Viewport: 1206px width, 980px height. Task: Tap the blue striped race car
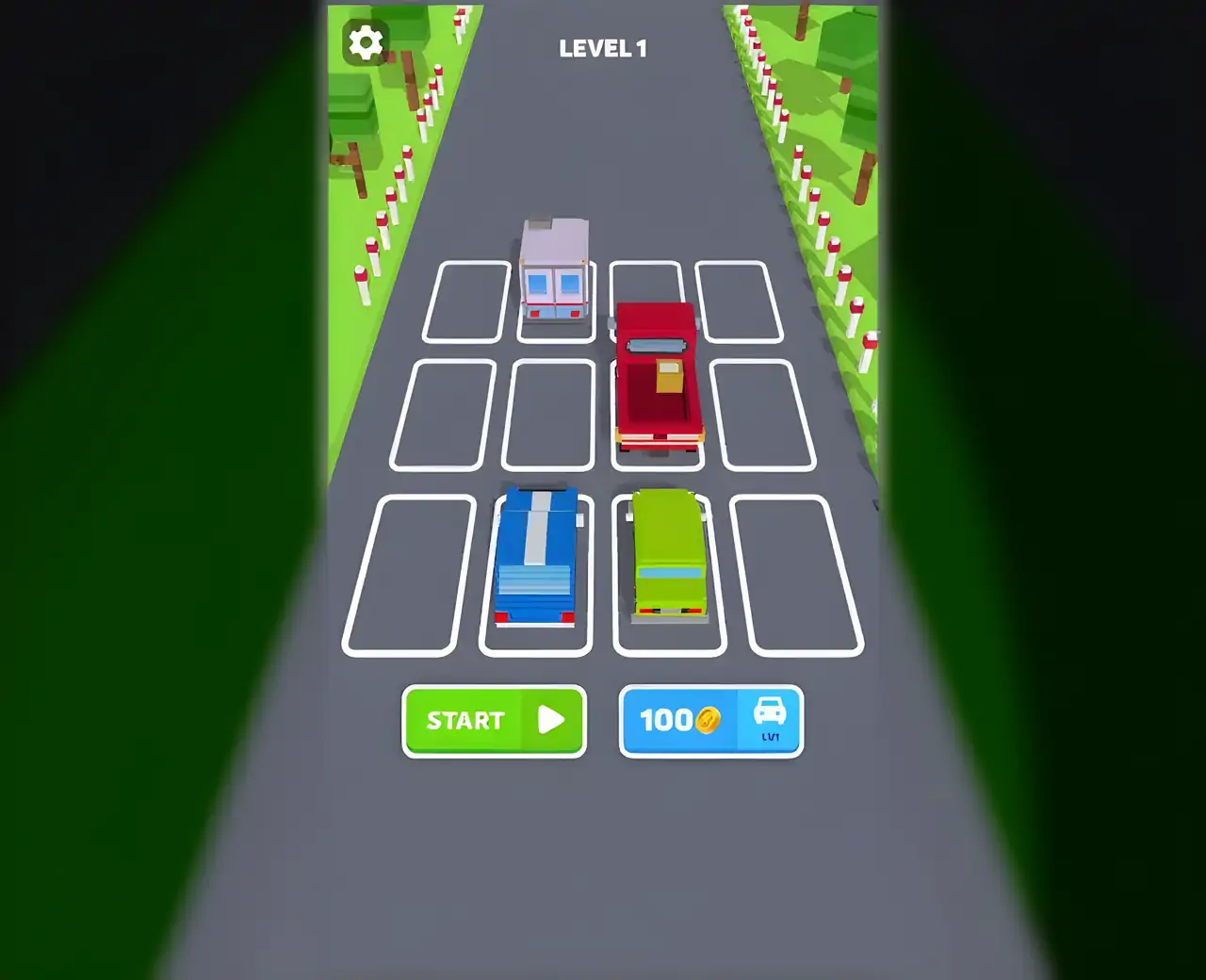[535, 556]
